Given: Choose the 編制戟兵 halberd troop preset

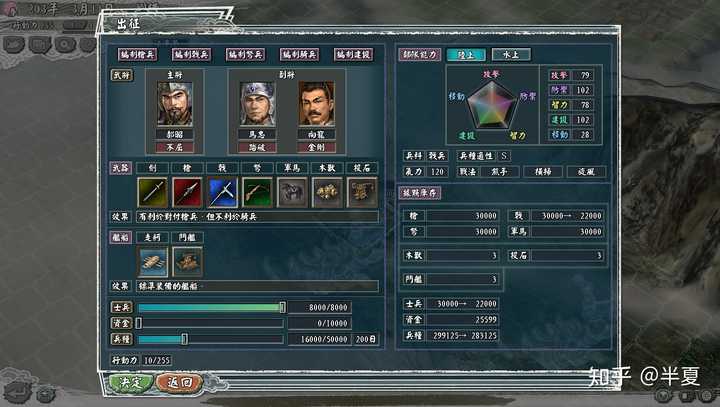Looking at the screenshot, I should 193,54.
